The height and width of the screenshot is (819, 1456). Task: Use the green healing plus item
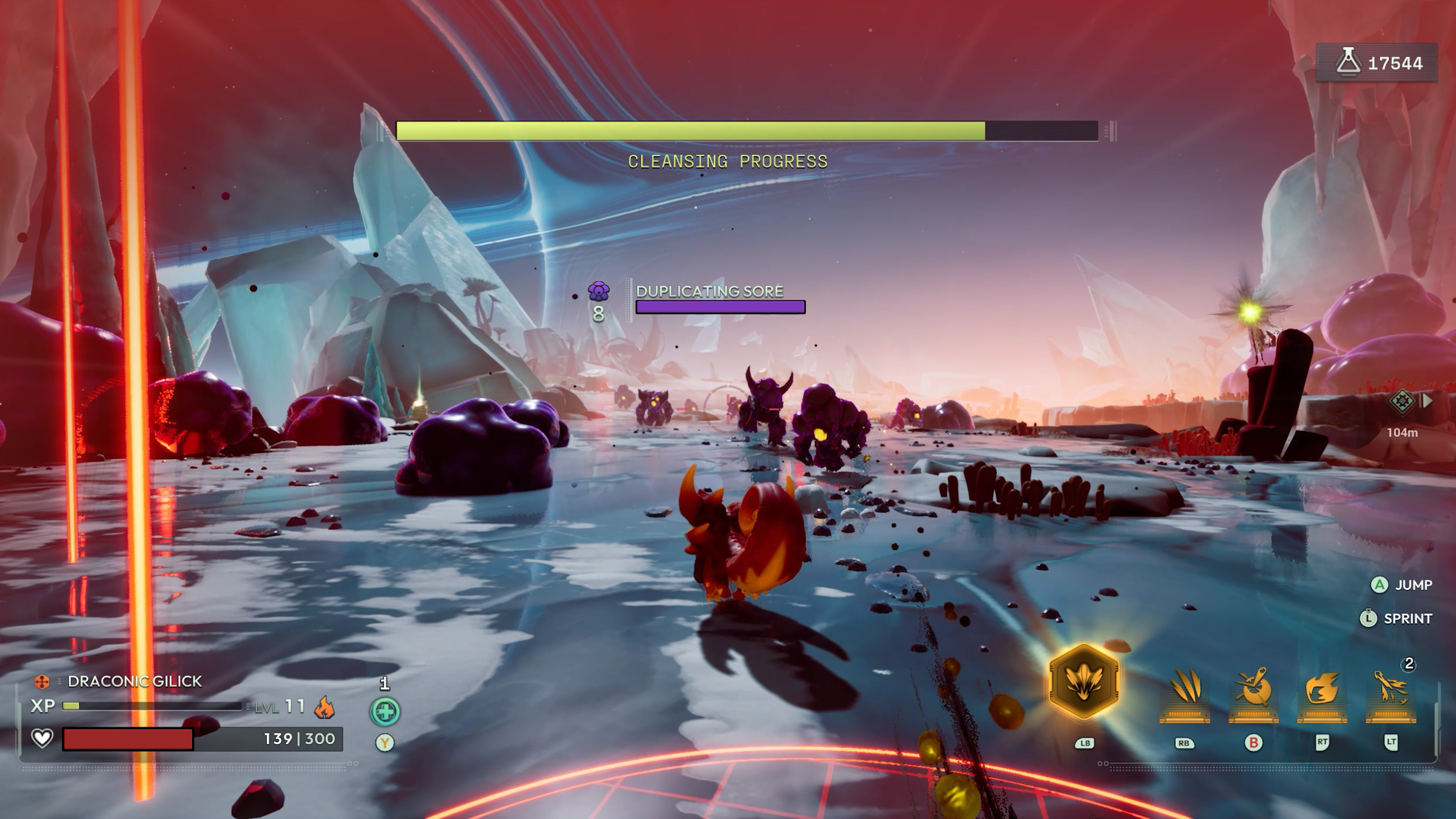click(385, 712)
